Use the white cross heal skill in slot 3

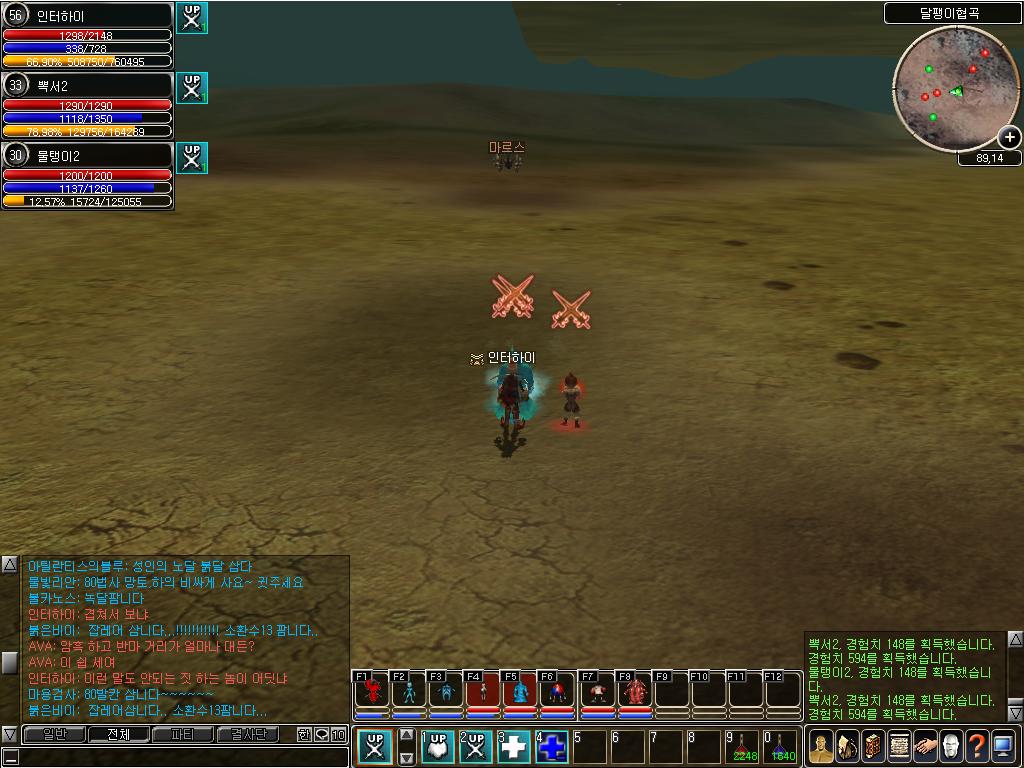coord(513,747)
